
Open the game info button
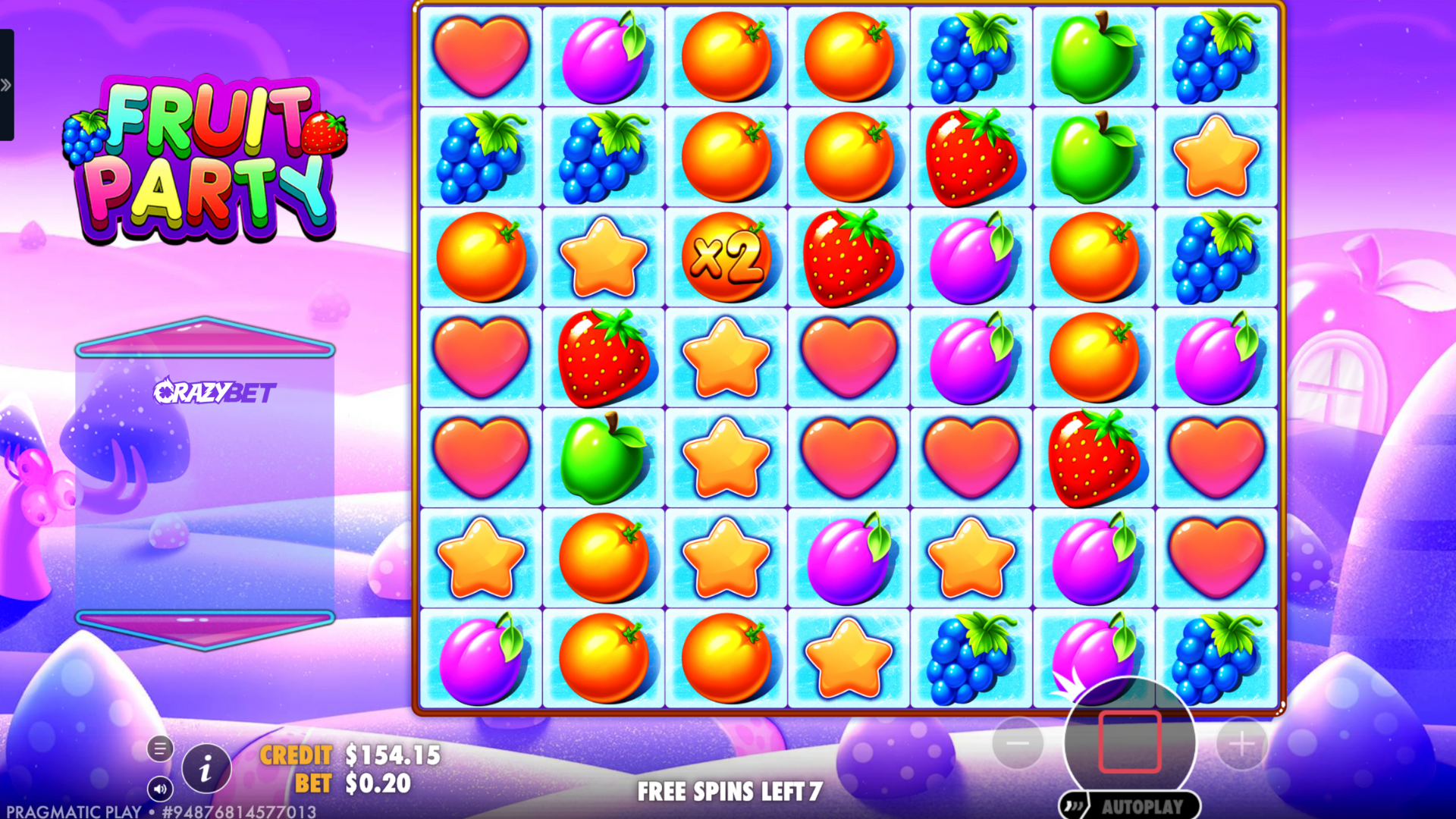[x=206, y=770]
